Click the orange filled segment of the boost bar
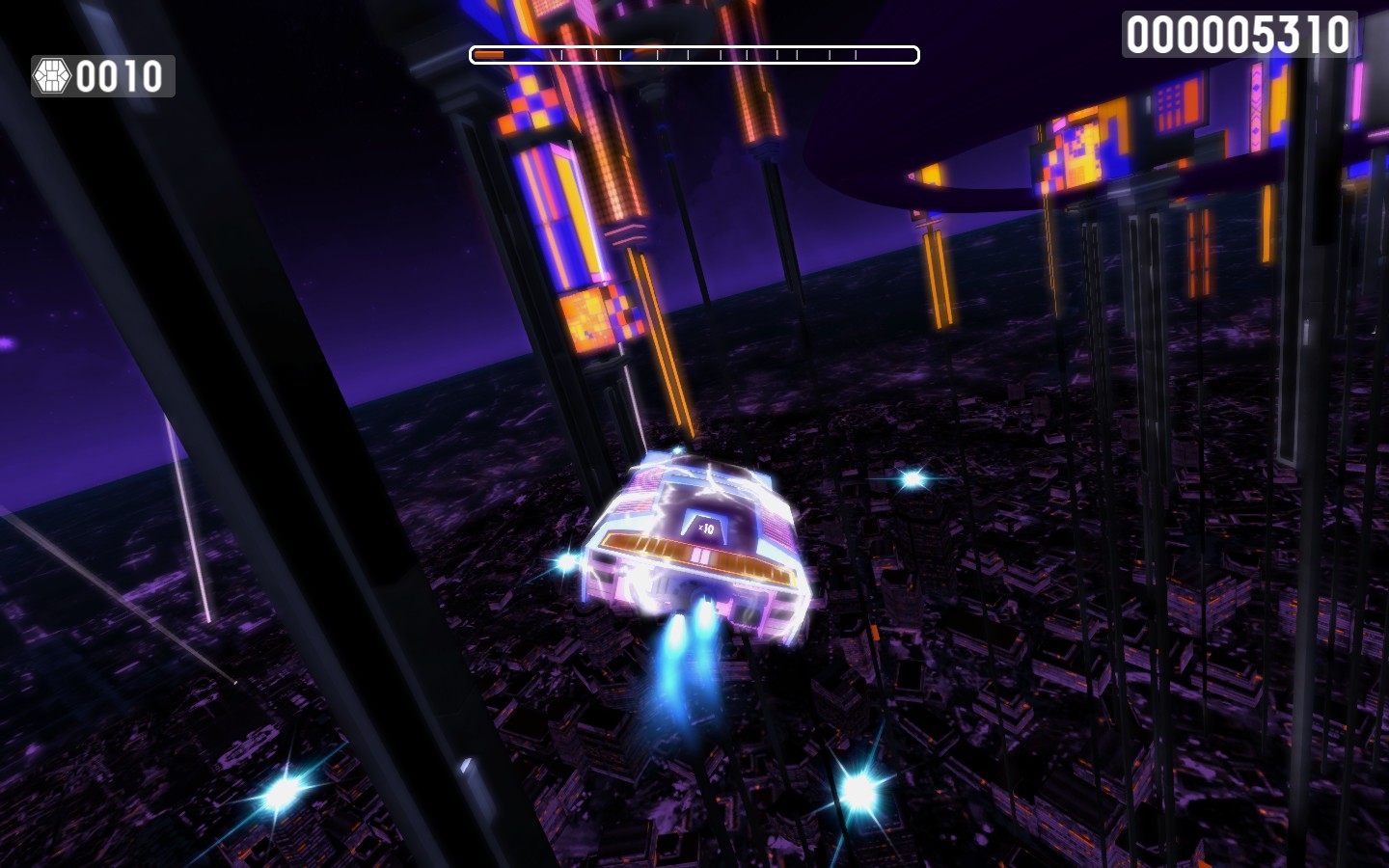 [489, 55]
